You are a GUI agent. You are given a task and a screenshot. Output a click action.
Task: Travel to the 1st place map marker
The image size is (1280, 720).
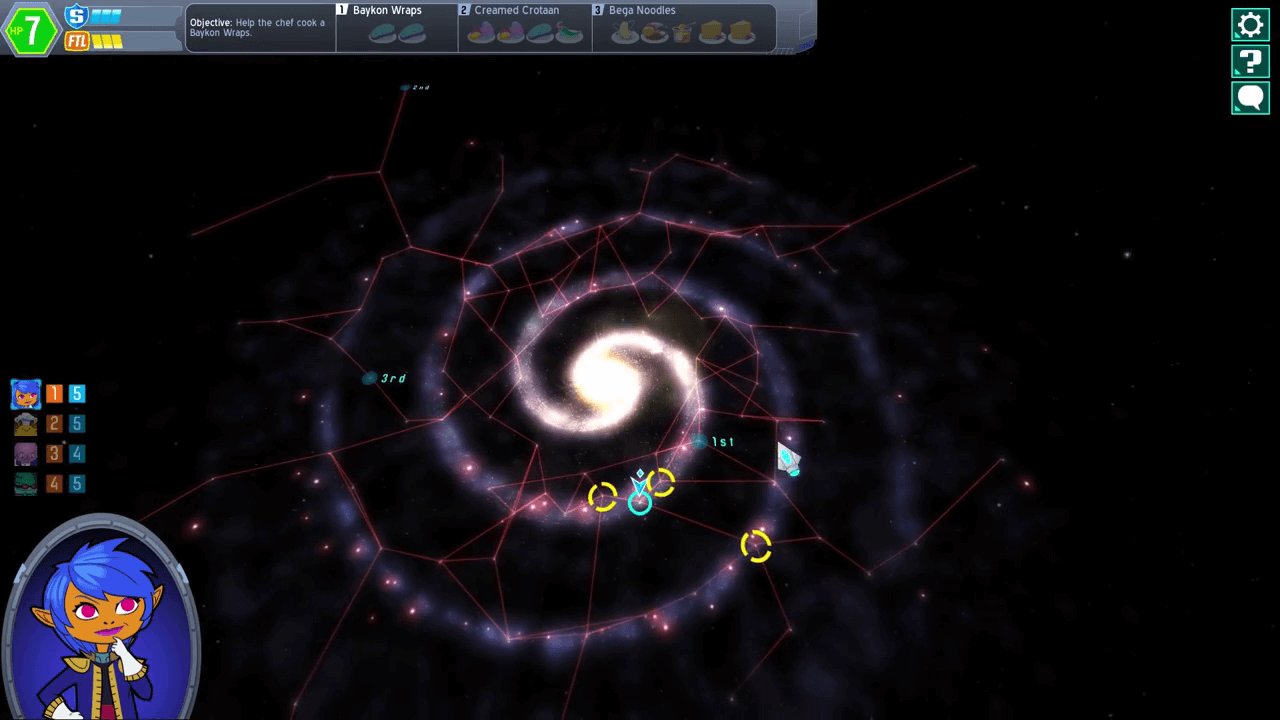click(699, 441)
